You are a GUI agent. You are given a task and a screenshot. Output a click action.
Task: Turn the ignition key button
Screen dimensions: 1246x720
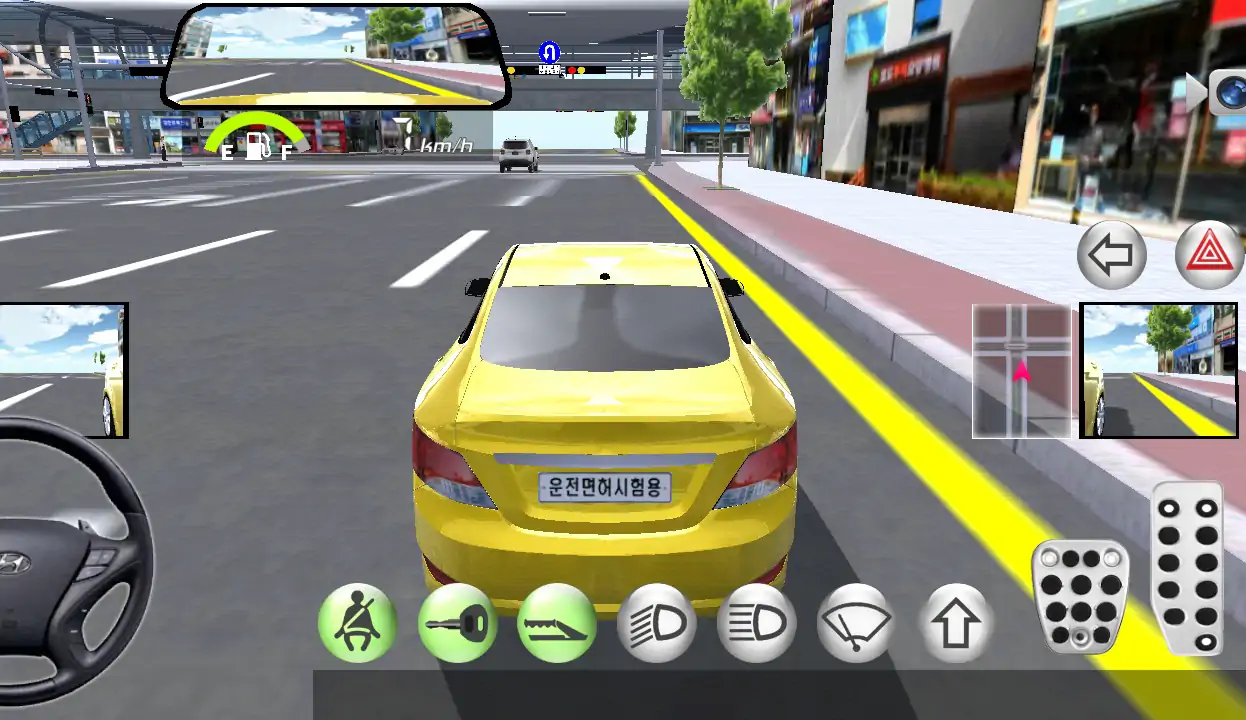(x=457, y=624)
